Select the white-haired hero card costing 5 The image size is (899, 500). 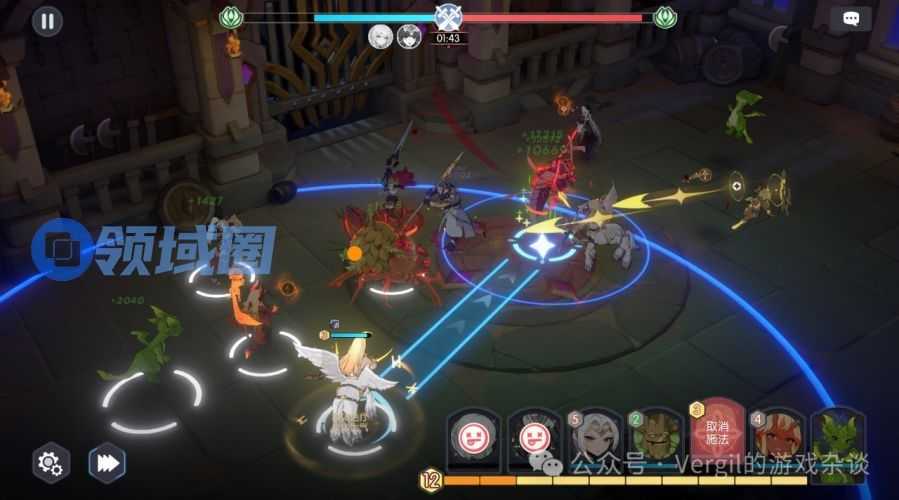point(596,440)
